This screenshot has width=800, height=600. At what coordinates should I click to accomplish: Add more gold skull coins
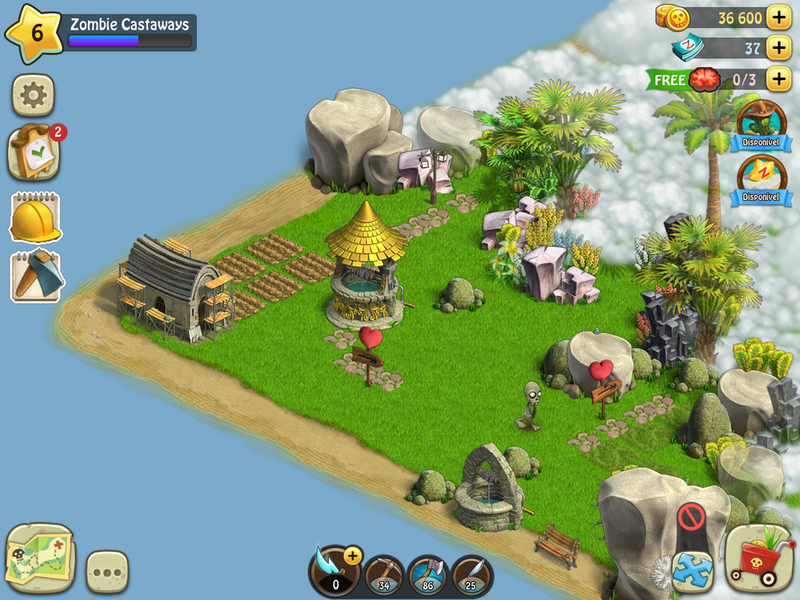pyautogui.click(x=779, y=18)
